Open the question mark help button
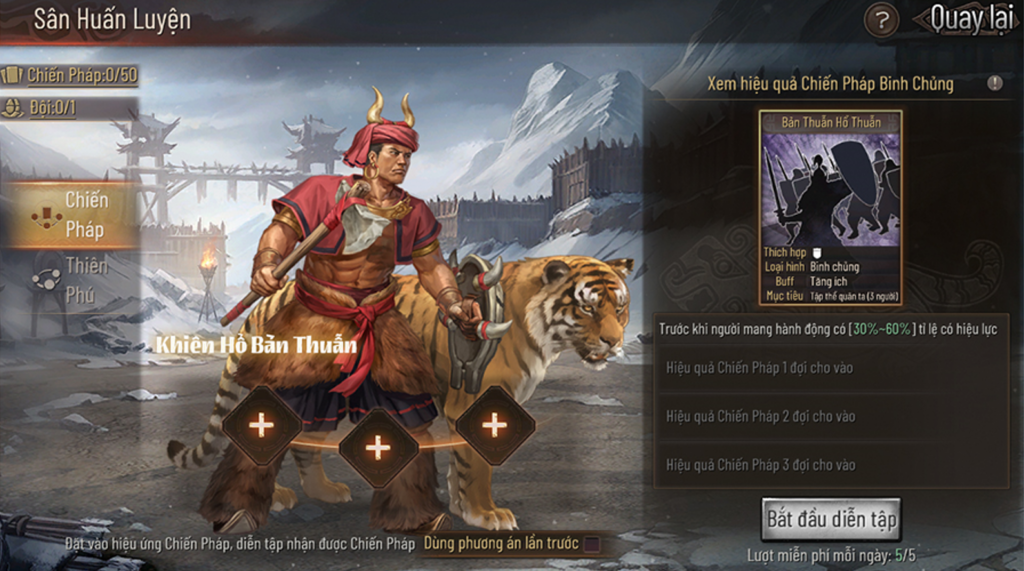Image resolution: width=1024 pixels, height=571 pixels. [x=881, y=20]
